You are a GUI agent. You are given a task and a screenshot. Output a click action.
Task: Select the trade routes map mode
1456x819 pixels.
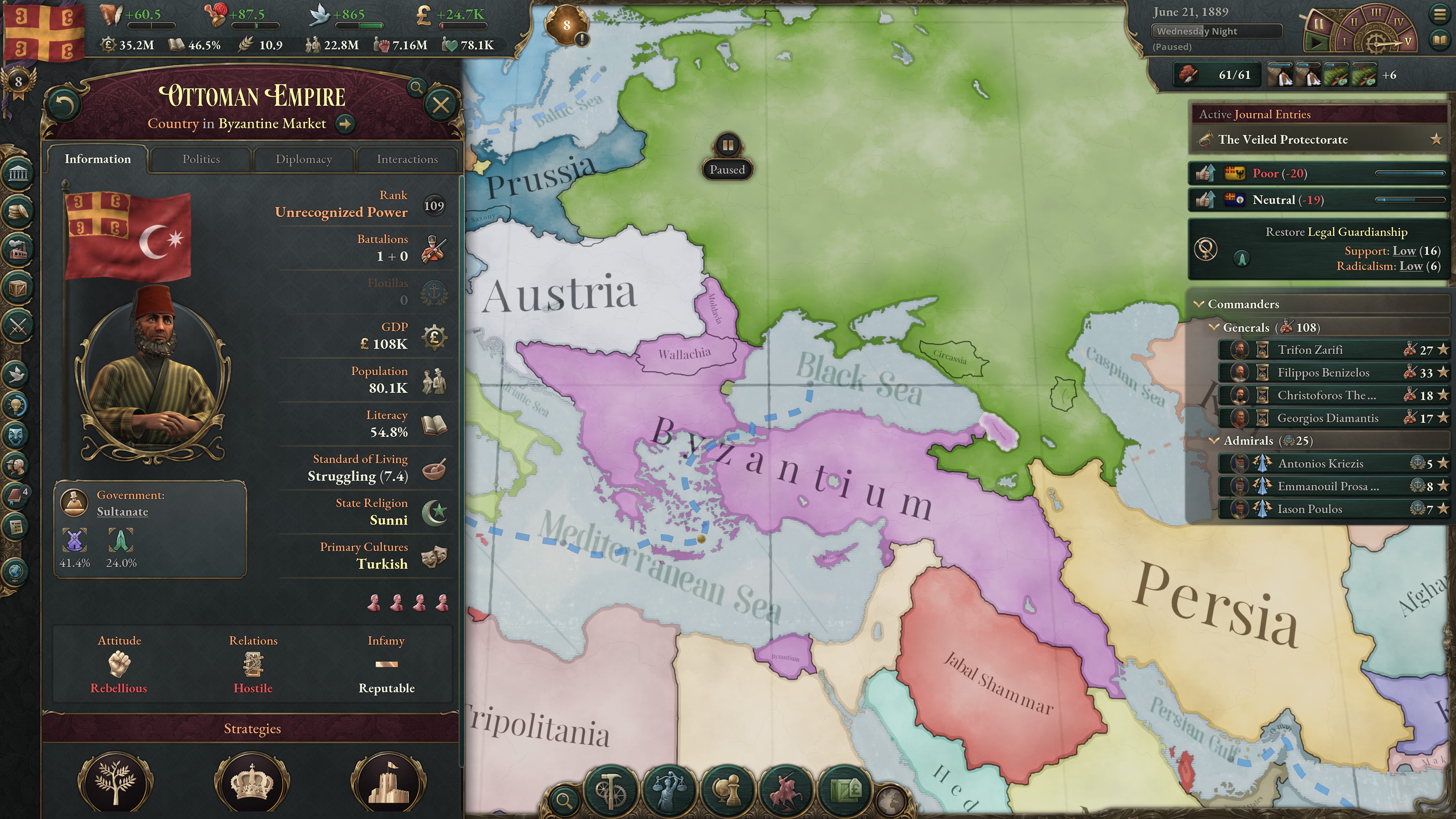tap(846, 791)
